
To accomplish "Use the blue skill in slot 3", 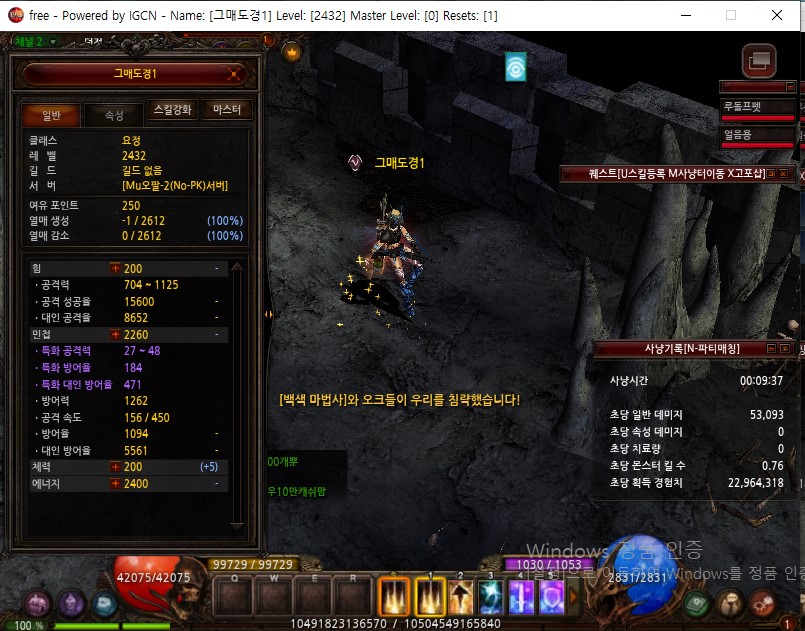I will [x=492, y=599].
